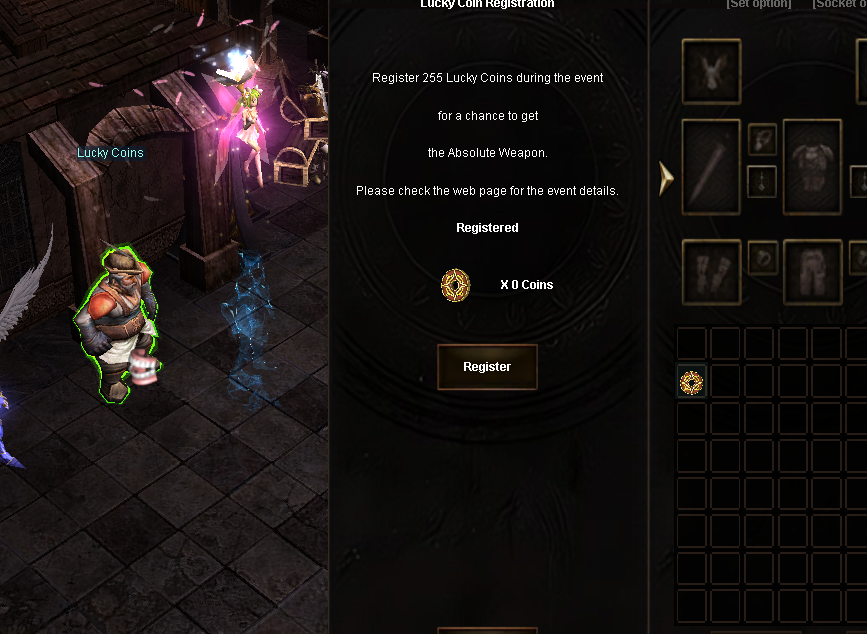Select the Lucky Coin in the inventory grid
The width and height of the screenshot is (867, 634).
pyautogui.click(x=691, y=381)
